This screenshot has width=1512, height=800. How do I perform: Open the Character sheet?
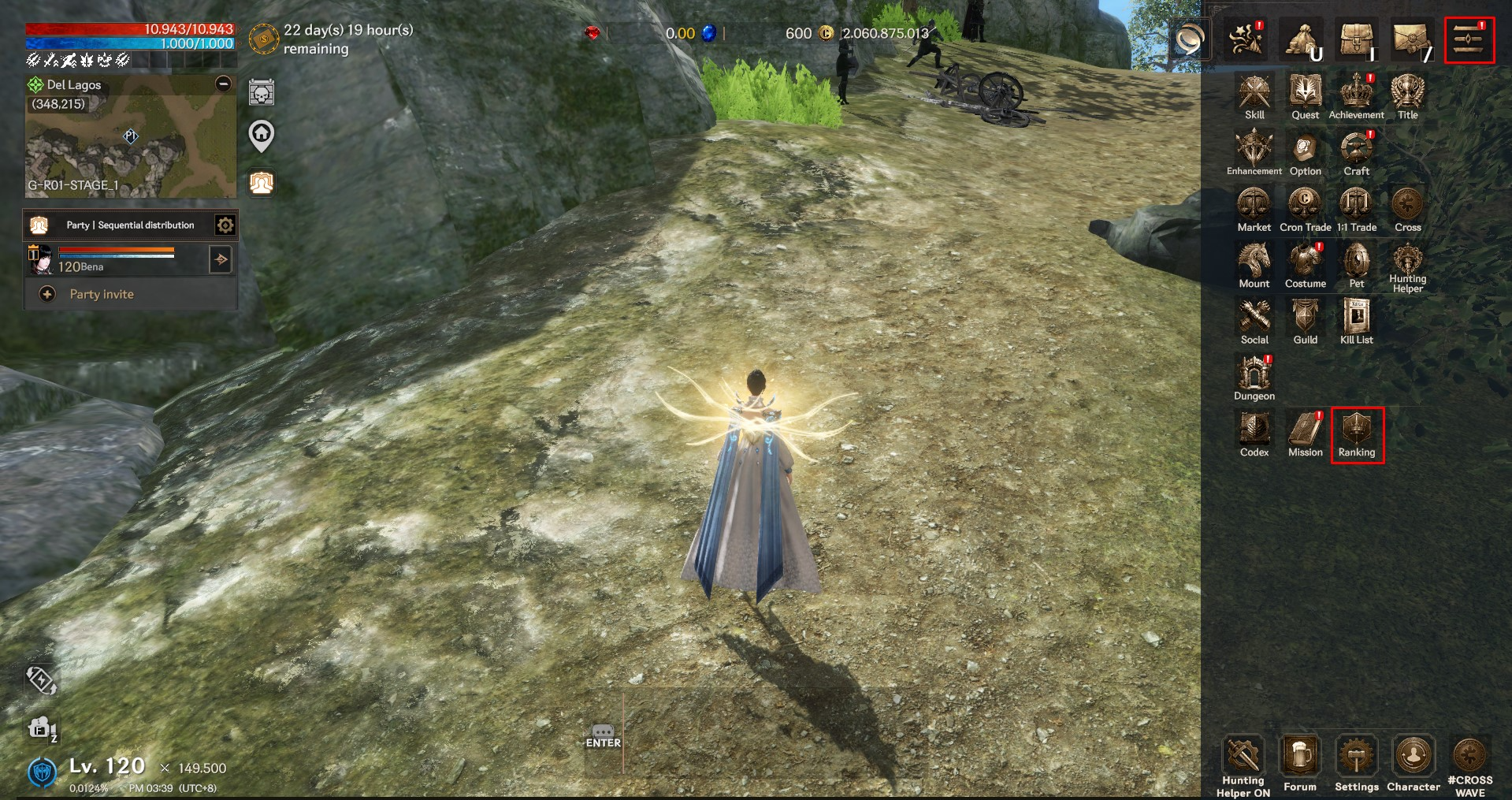(x=1413, y=762)
